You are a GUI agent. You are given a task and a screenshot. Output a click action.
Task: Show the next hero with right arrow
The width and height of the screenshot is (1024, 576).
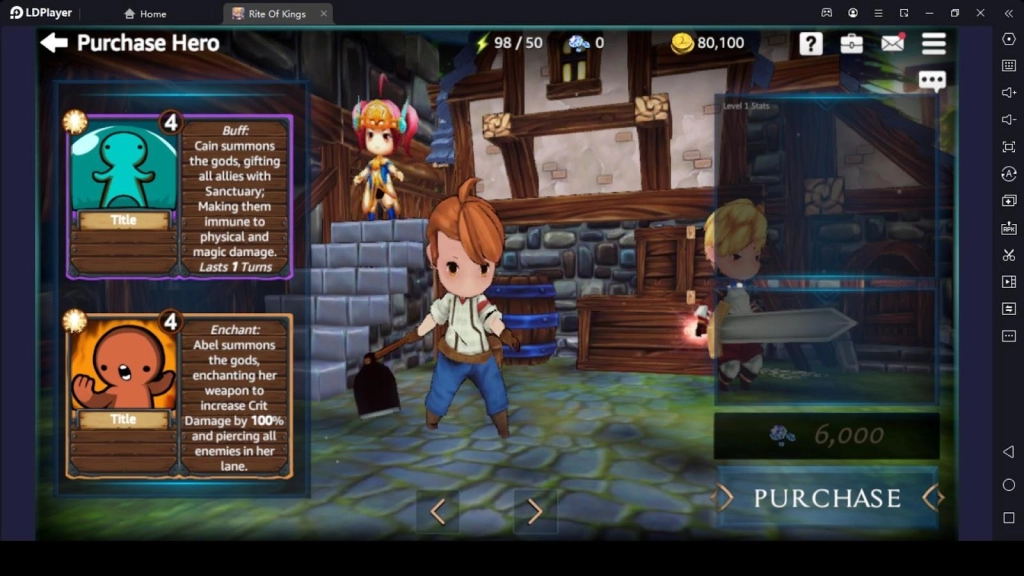pos(535,511)
